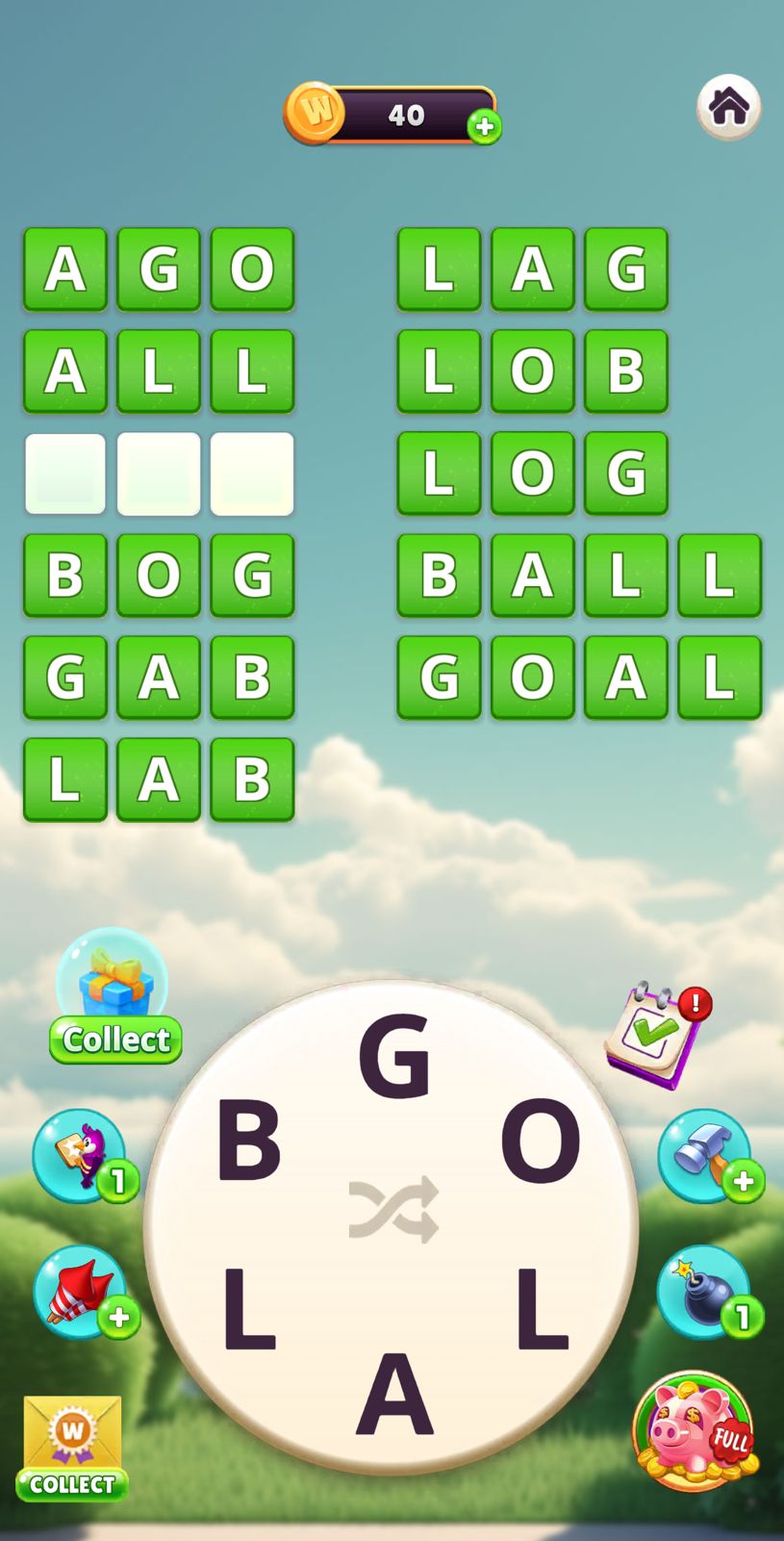Launch the rocket power-up
The image size is (784, 1541).
pos(81,1292)
